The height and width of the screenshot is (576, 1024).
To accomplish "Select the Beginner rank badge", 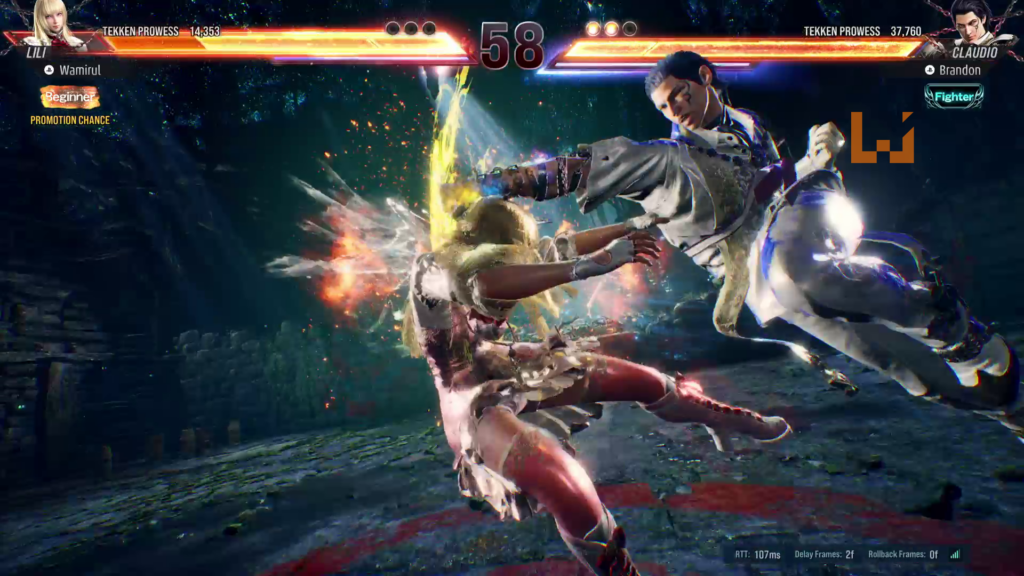I will pyautogui.click(x=70, y=97).
